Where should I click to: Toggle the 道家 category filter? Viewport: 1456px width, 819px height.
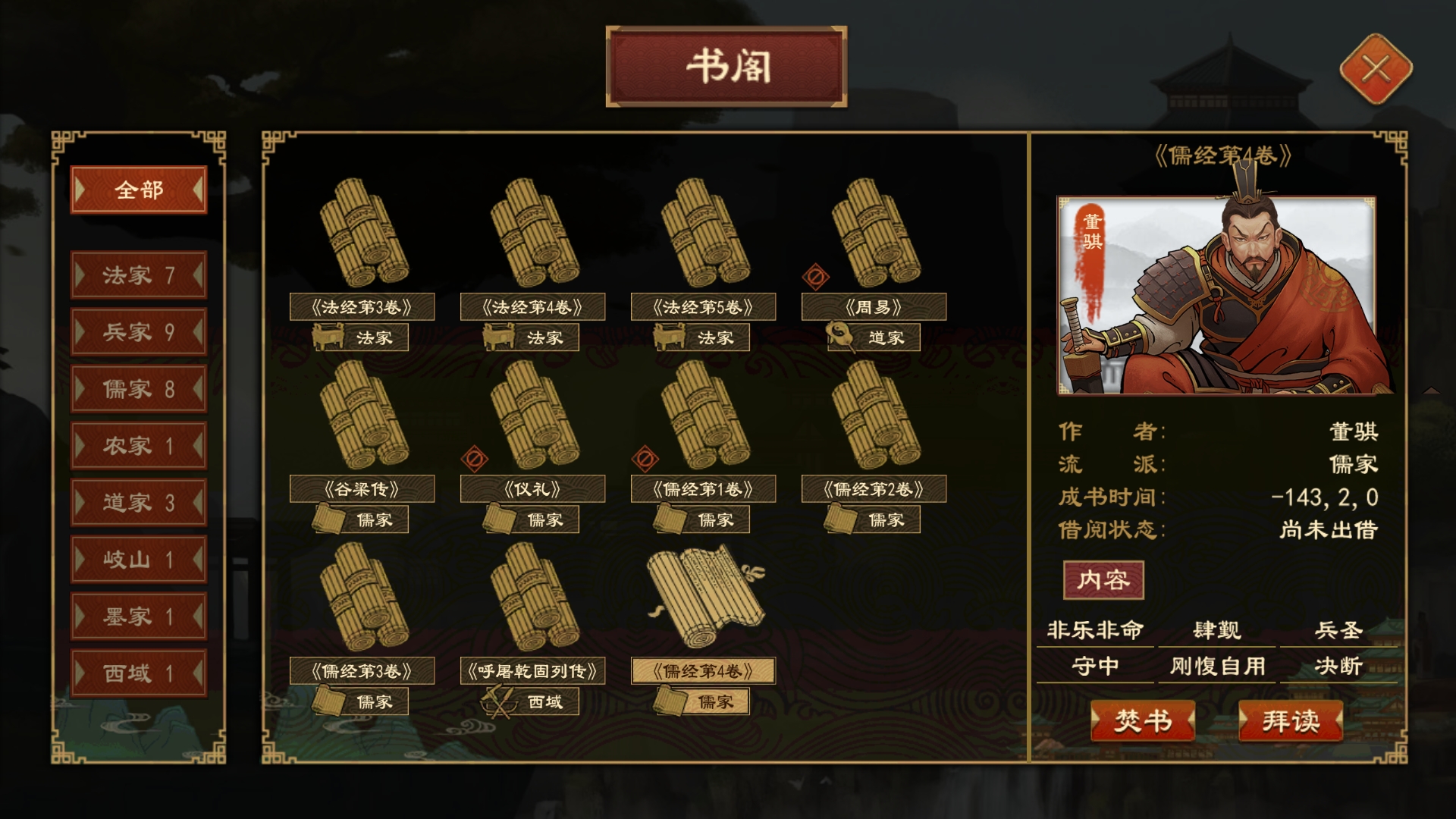(138, 503)
